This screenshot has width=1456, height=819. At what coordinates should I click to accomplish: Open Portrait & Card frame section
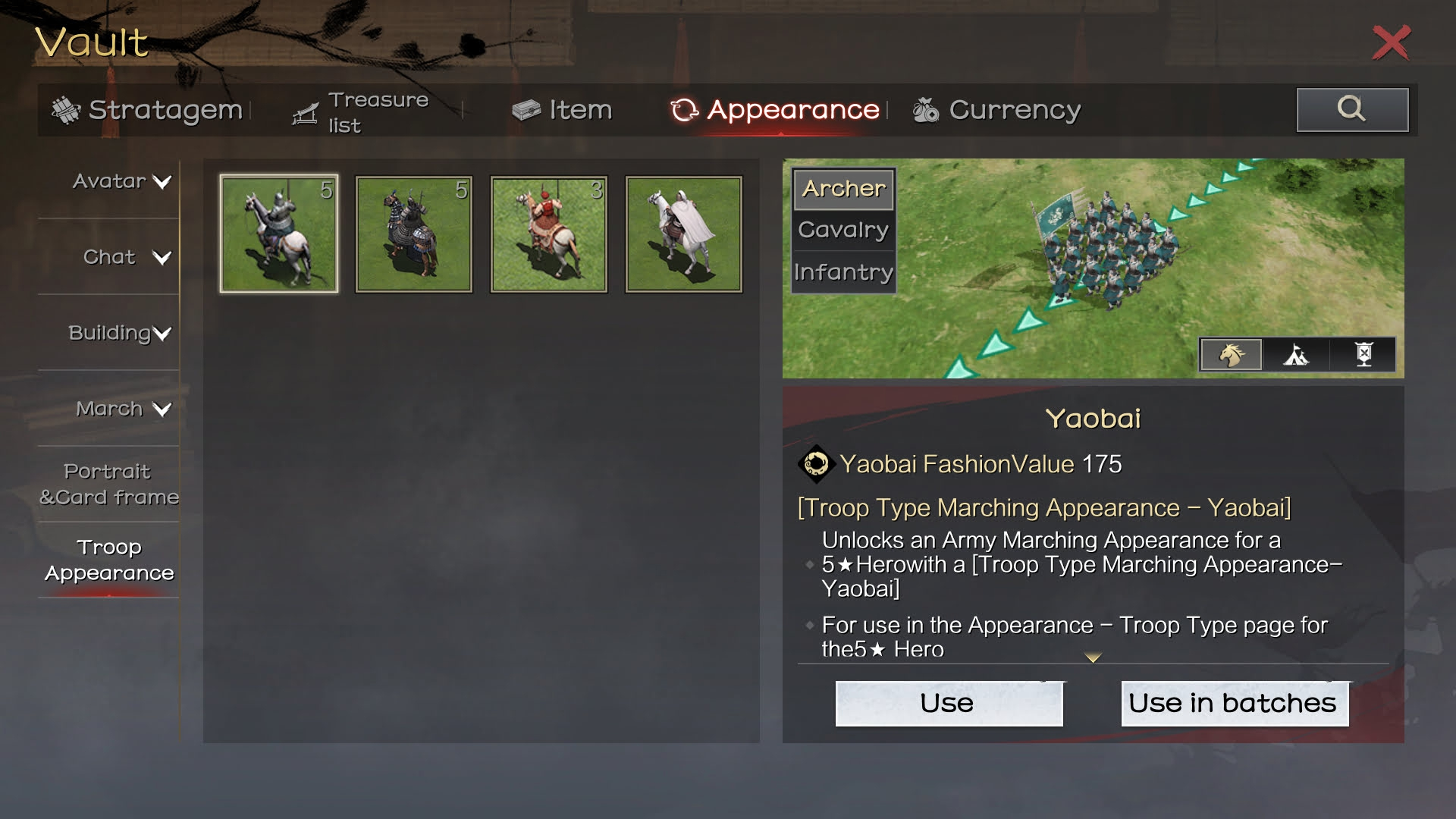[x=109, y=485]
